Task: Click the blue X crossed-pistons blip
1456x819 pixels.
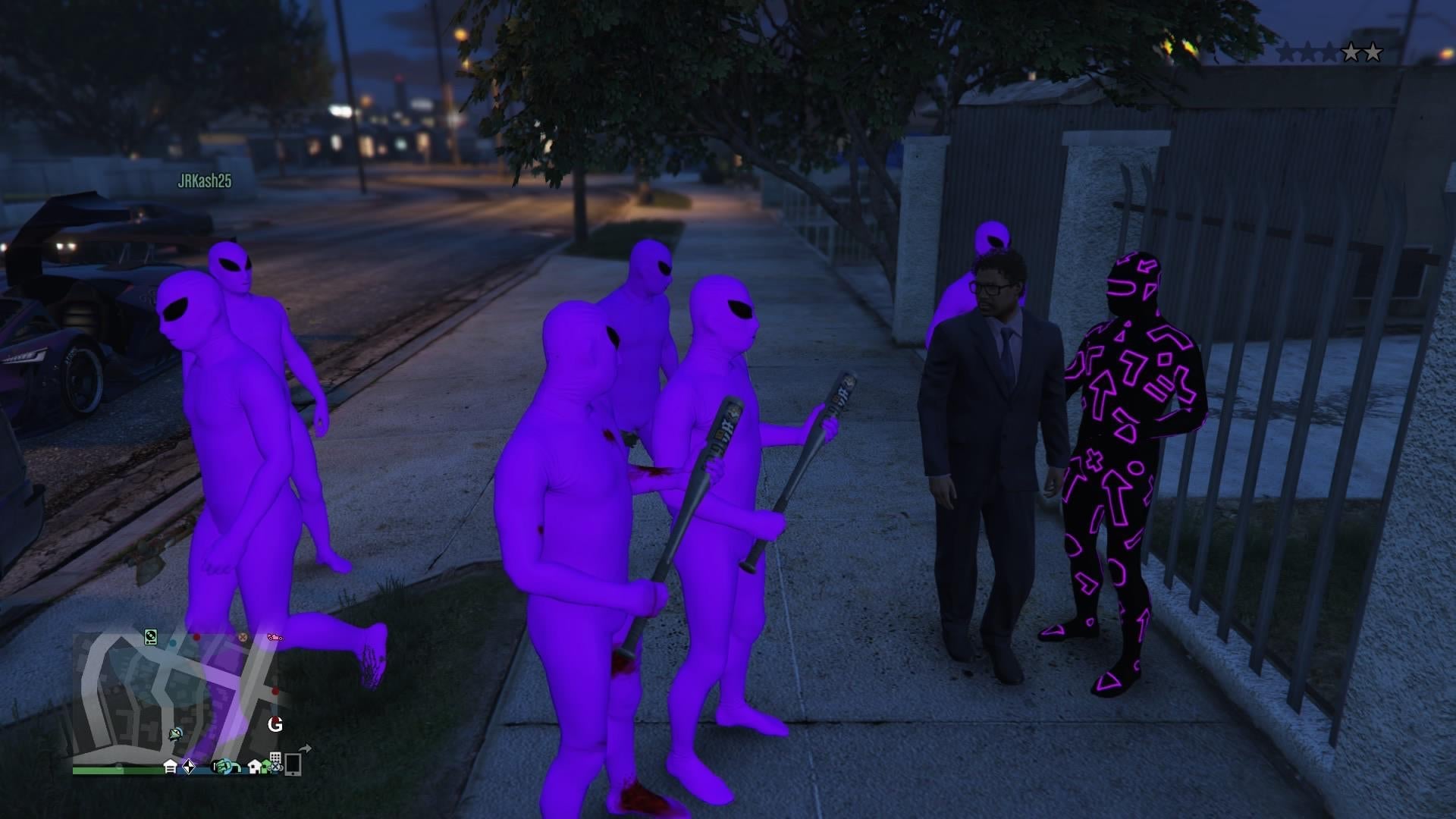Action: point(275,767)
